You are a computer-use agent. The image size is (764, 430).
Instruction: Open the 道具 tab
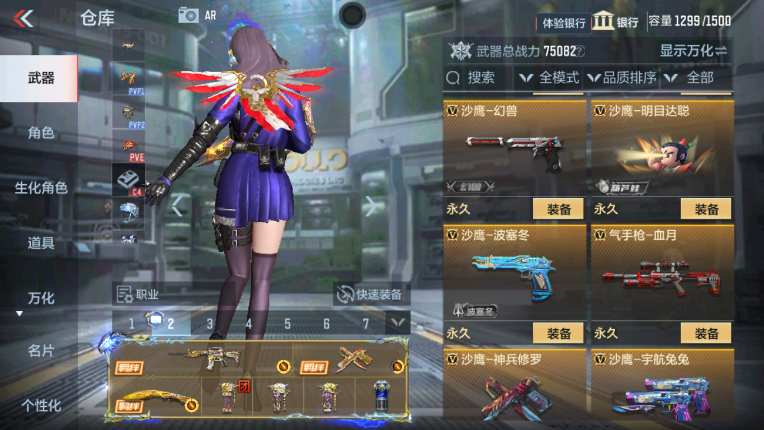click(40, 243)
